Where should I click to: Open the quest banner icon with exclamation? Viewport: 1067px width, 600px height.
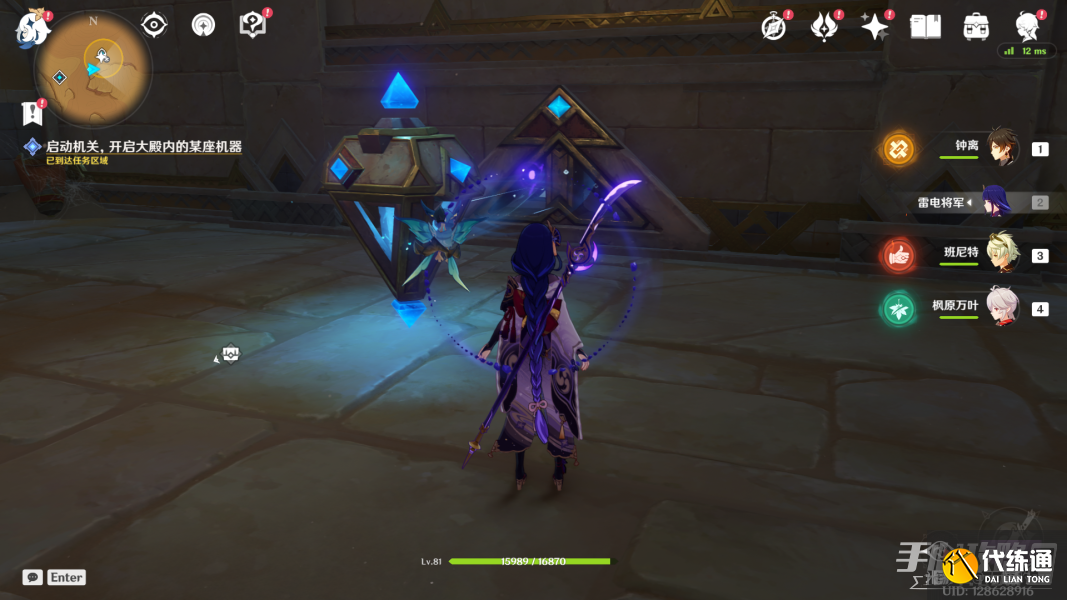33,112
